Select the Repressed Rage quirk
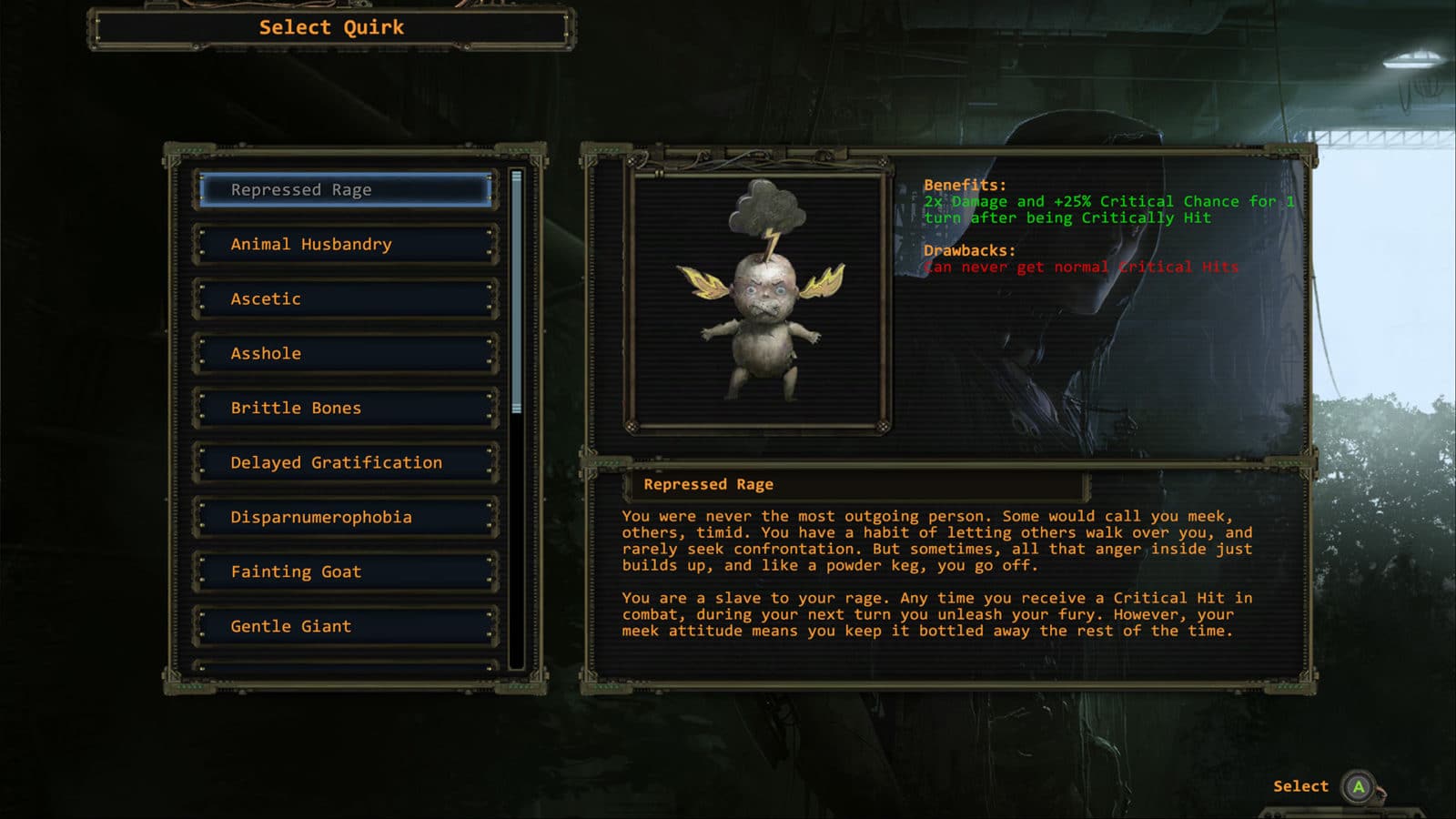Image resolution: width=1456 pixels, height=819 pixels. coord(346,190)
